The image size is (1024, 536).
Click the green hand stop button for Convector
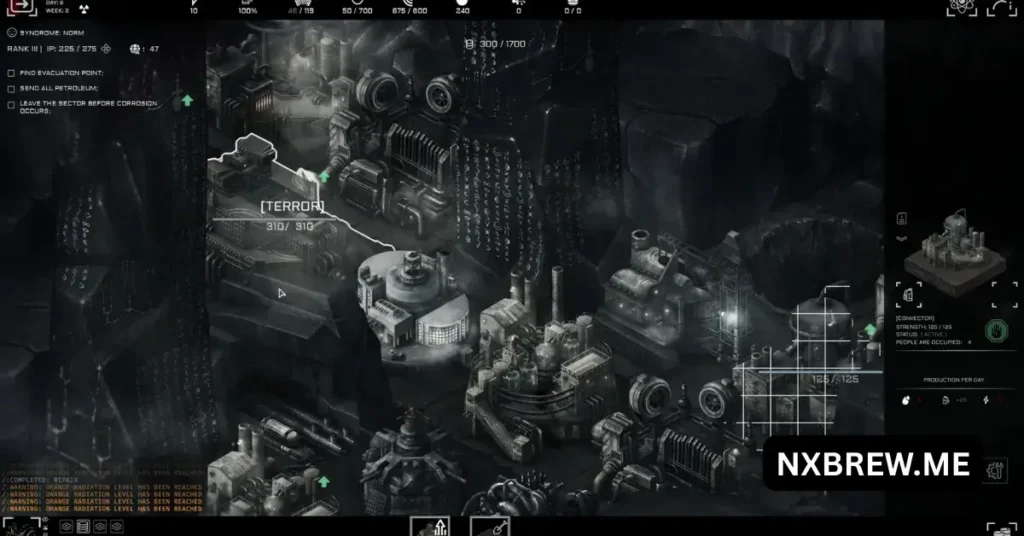click(x=996, y=331)
